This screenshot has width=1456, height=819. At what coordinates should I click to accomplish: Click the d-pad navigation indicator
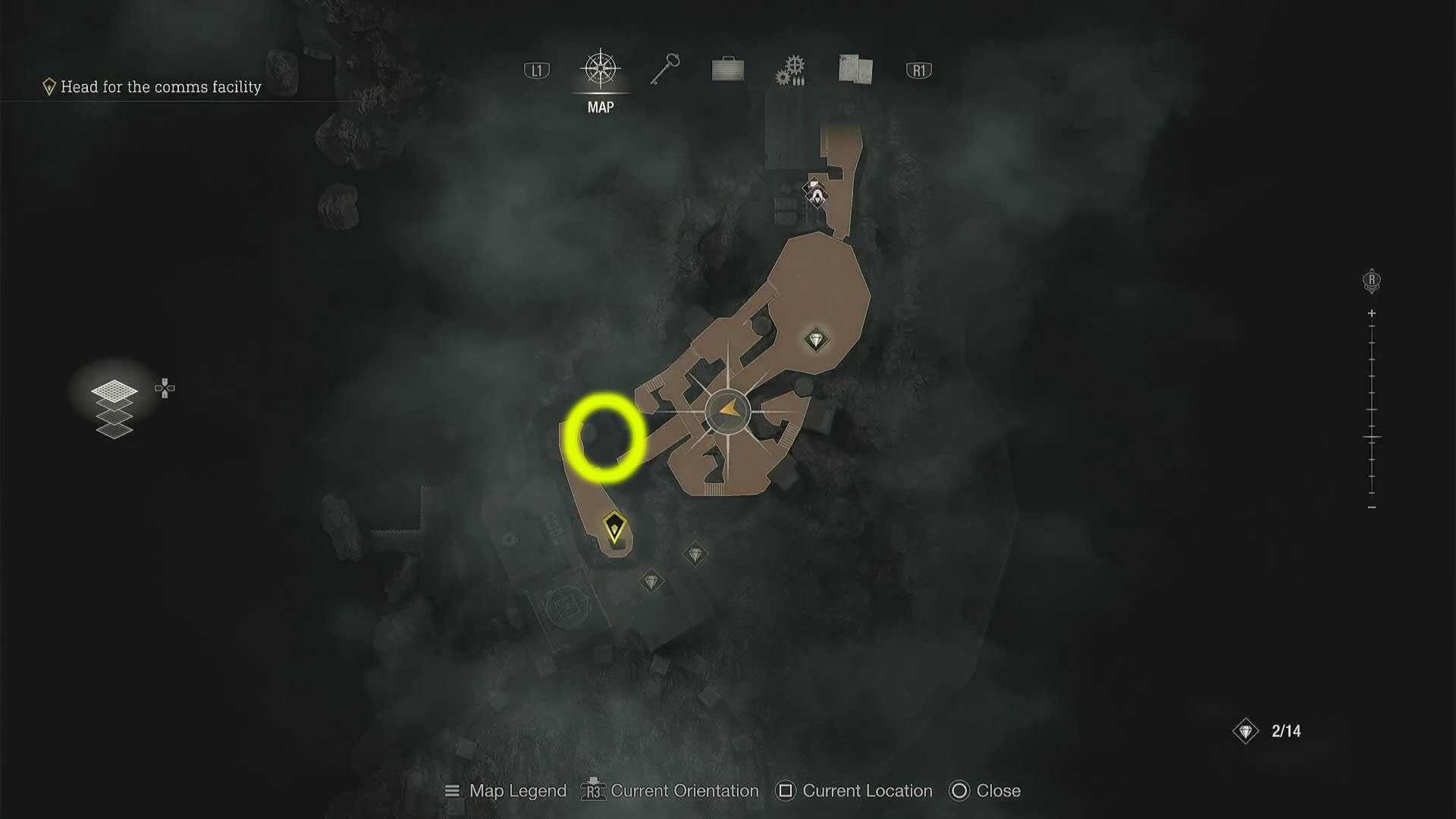click(x=163, y=388)
